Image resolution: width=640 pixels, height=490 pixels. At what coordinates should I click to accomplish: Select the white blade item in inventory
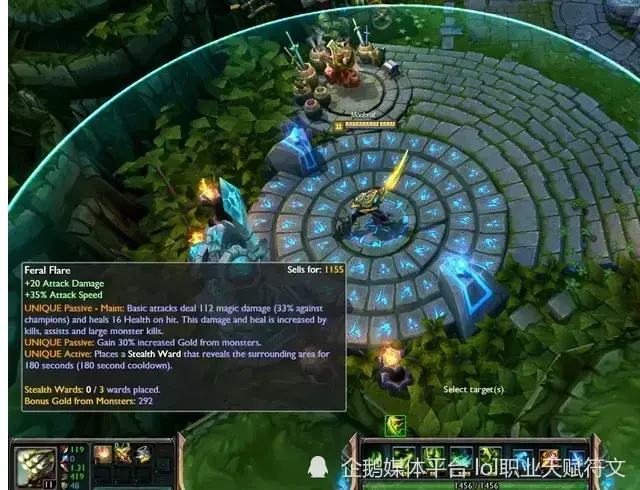point(143,455)
